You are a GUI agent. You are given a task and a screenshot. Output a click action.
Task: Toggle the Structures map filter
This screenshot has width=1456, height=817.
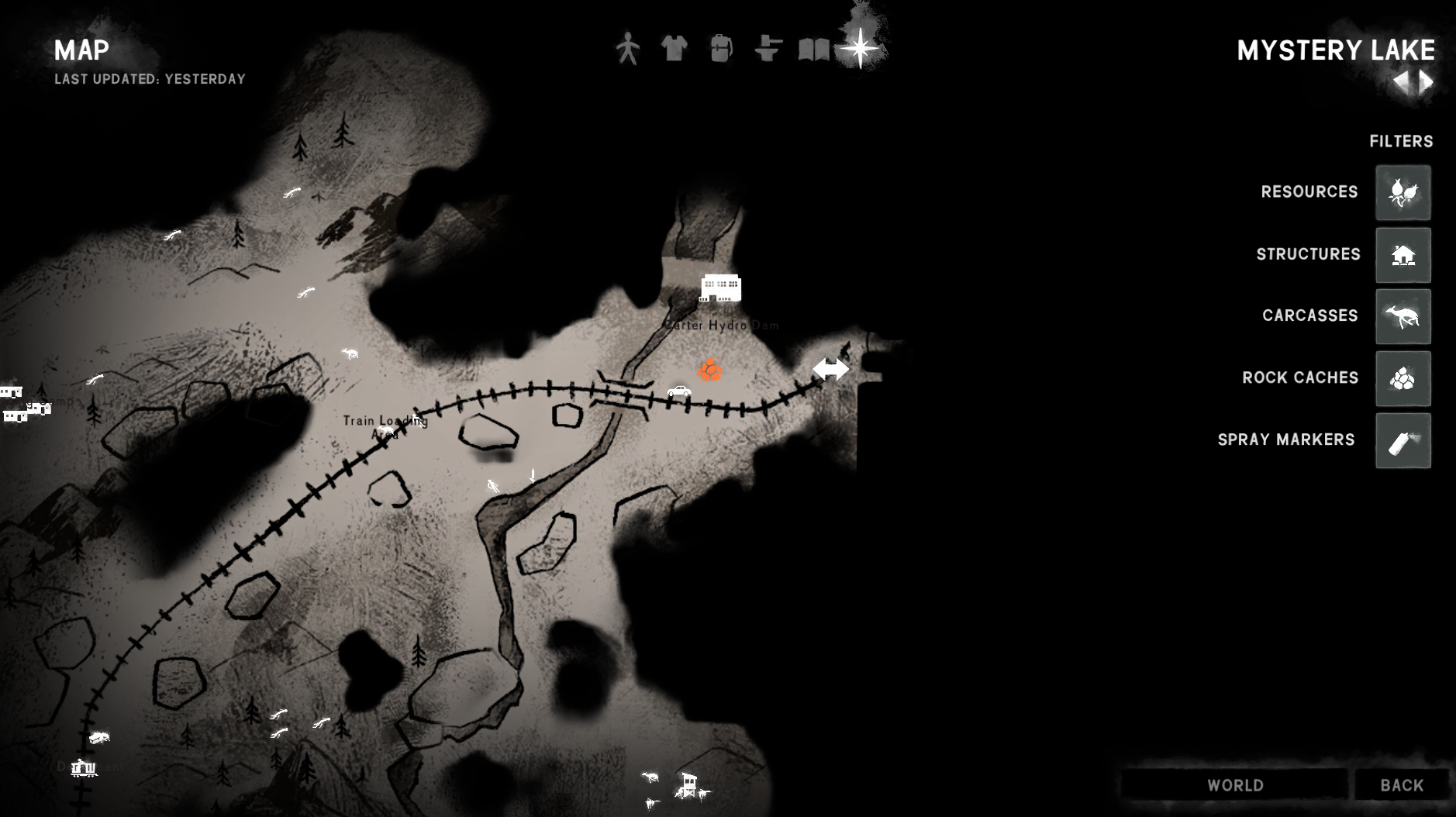pos(1403,255)
